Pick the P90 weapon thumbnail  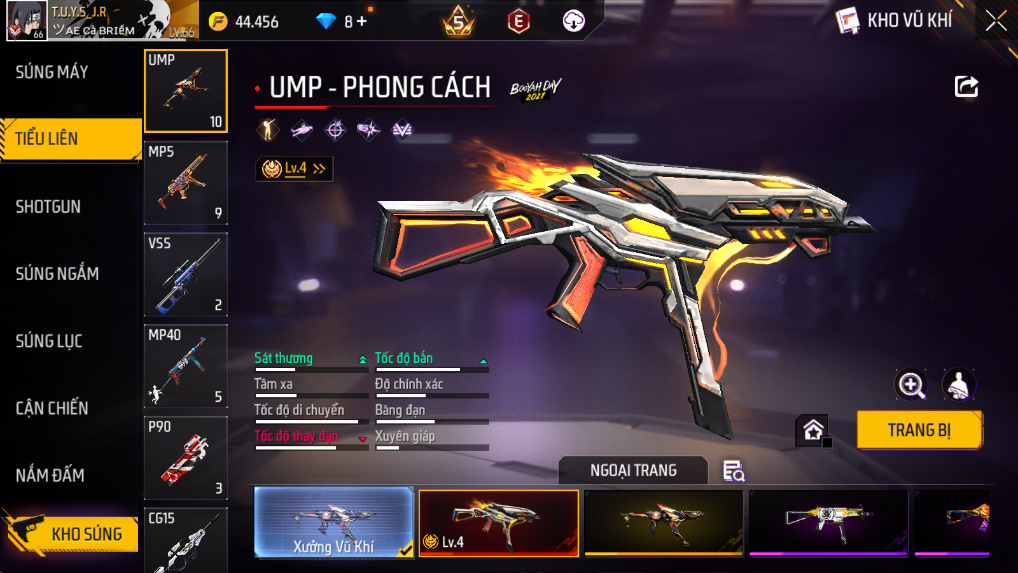186,457
